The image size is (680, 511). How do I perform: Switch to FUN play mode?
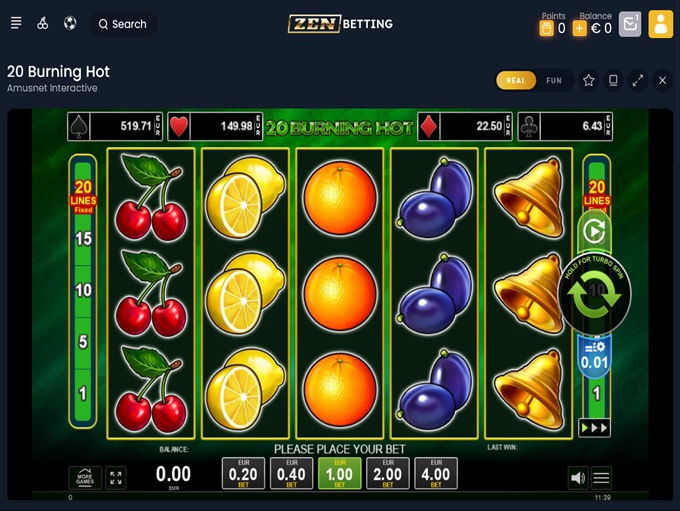tap(554, 81)
